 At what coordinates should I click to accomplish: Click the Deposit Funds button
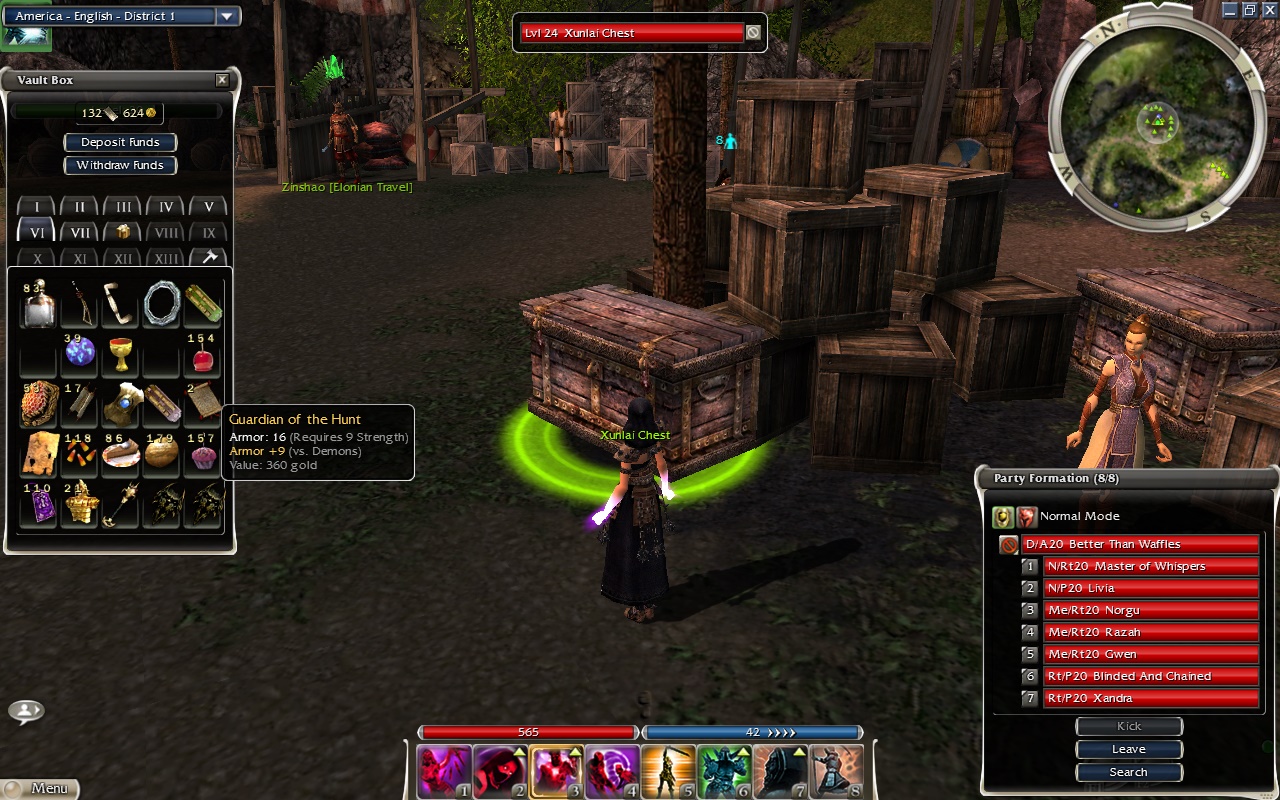120,142
